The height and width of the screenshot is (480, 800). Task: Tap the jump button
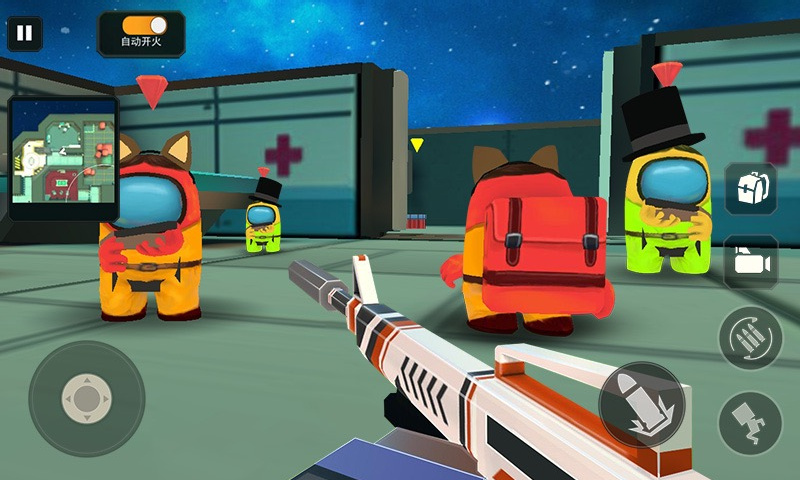pos(750,418)
